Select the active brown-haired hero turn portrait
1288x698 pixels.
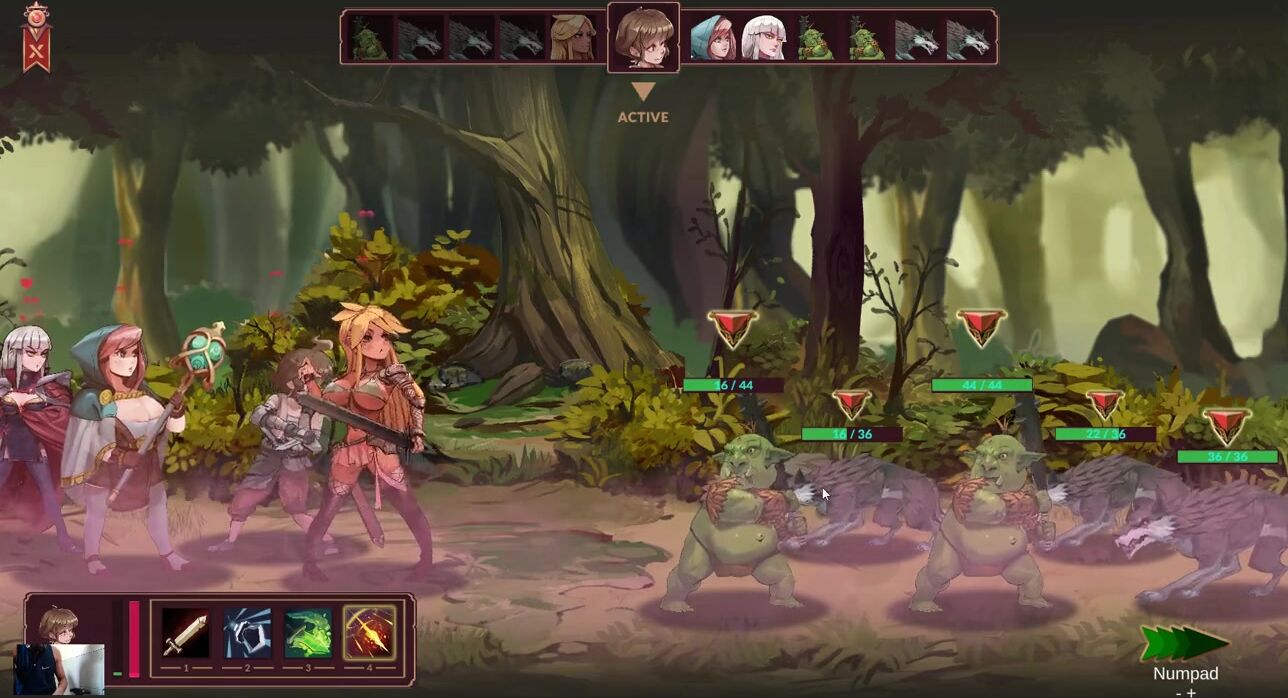click(x=643, y=37)
